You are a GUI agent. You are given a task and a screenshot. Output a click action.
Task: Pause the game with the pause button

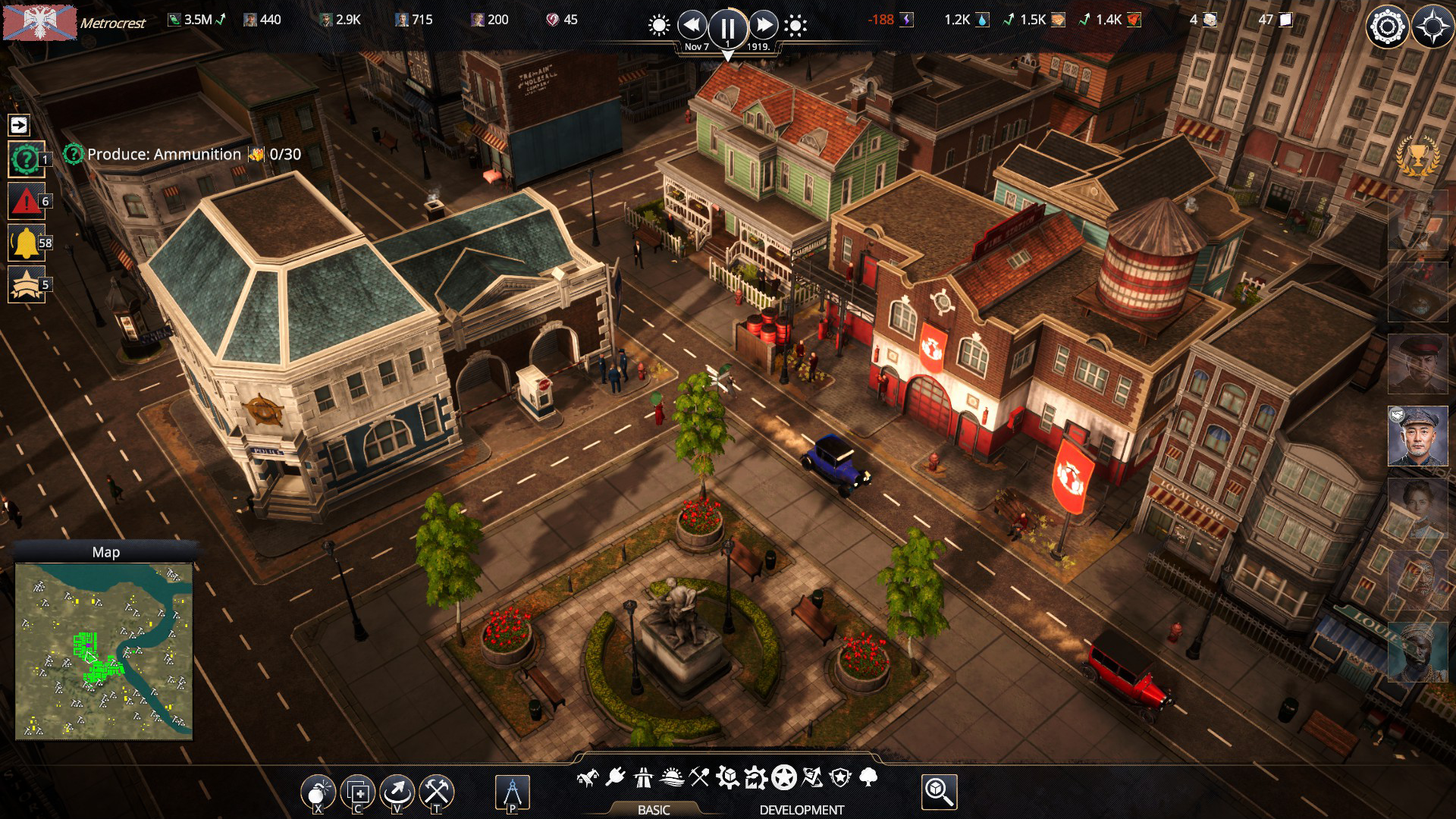click(x=727, y=28)
